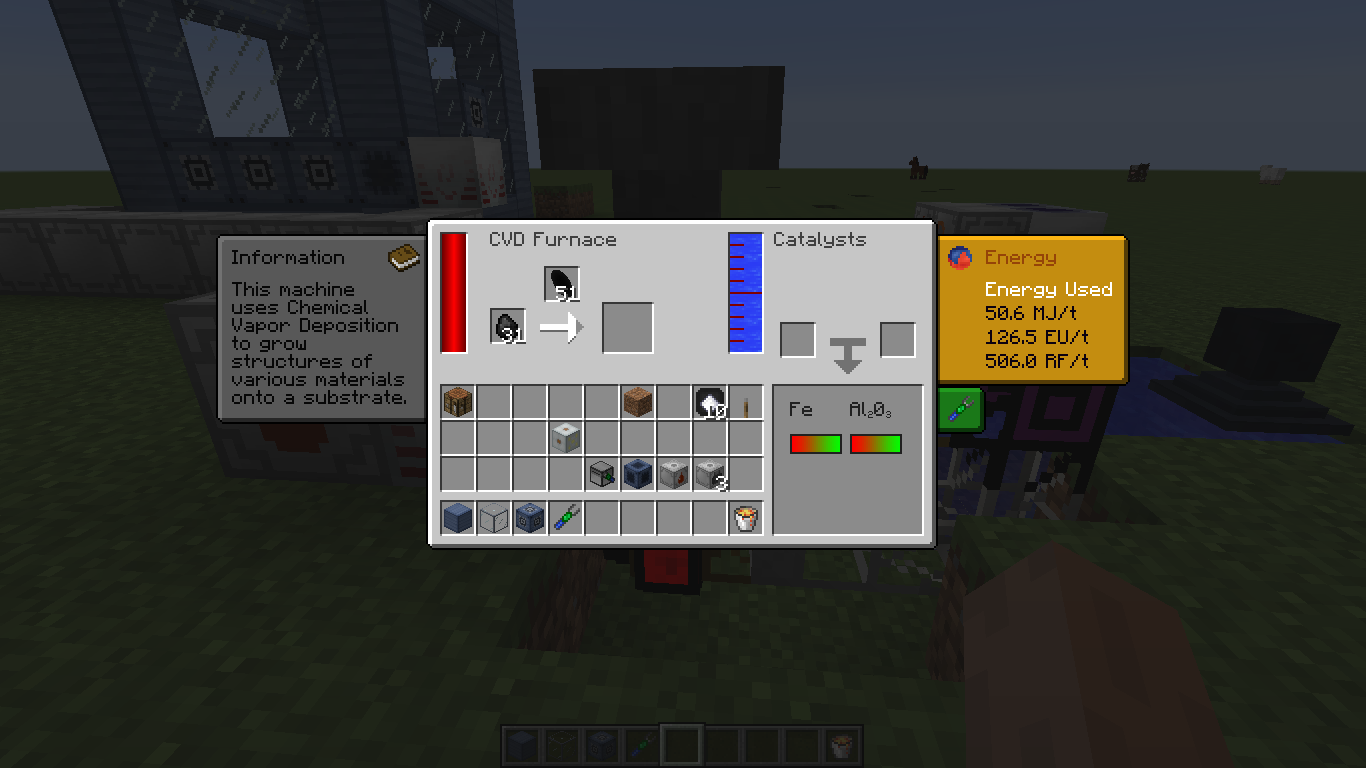Select the furnace stack of 3
Screen dimensions: 1366x768
(x=710, y=474)
